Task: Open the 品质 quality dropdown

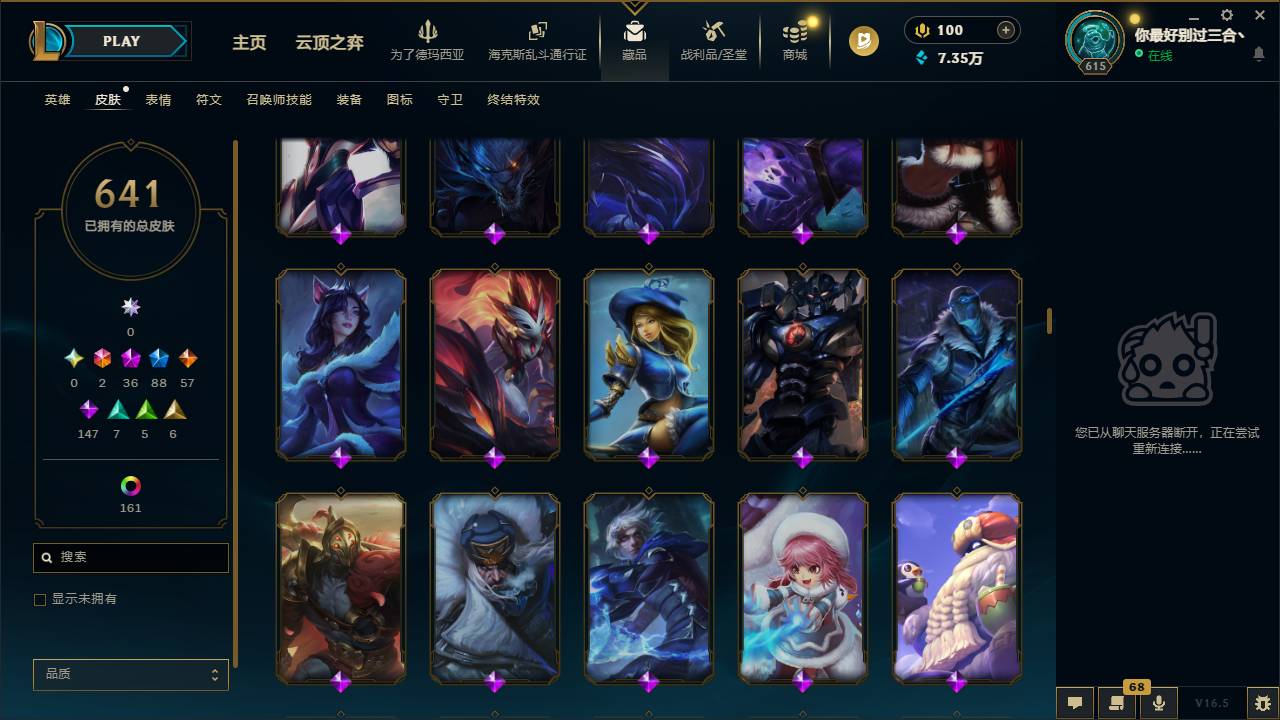Action: coord(130,674)
